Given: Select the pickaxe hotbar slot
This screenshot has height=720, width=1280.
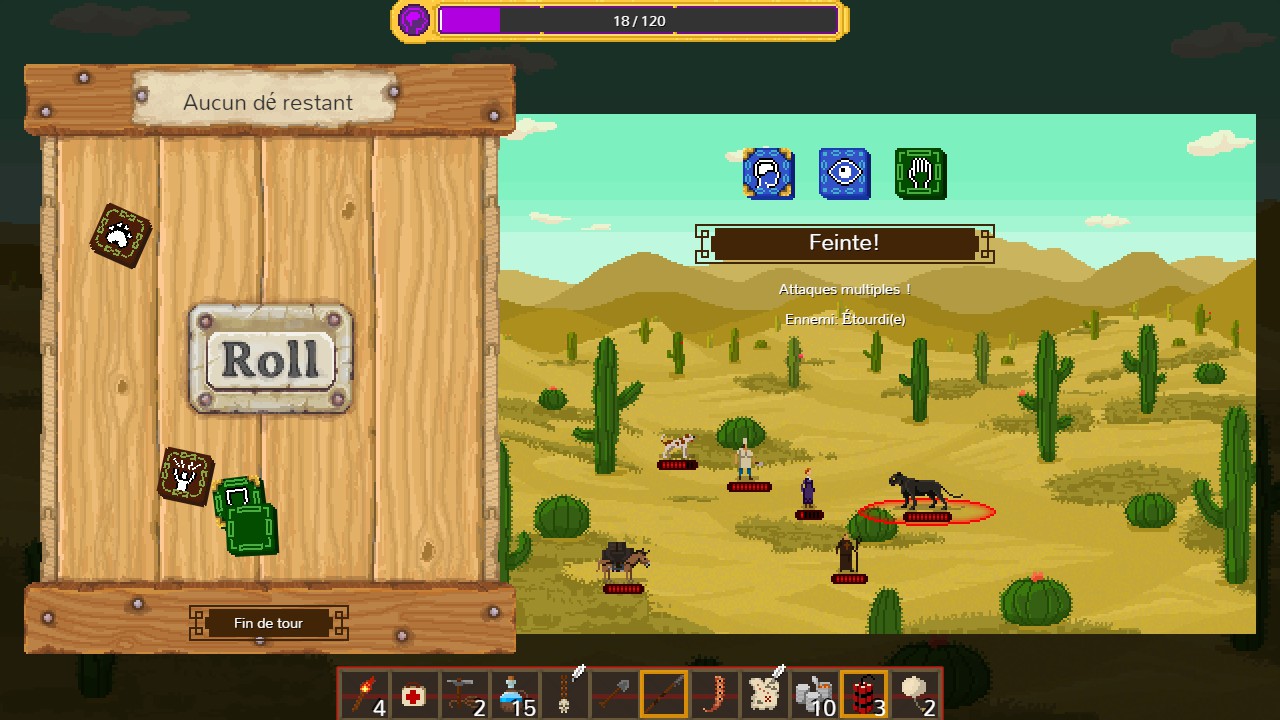Looking at the screenshot, I should click(464, 693).
